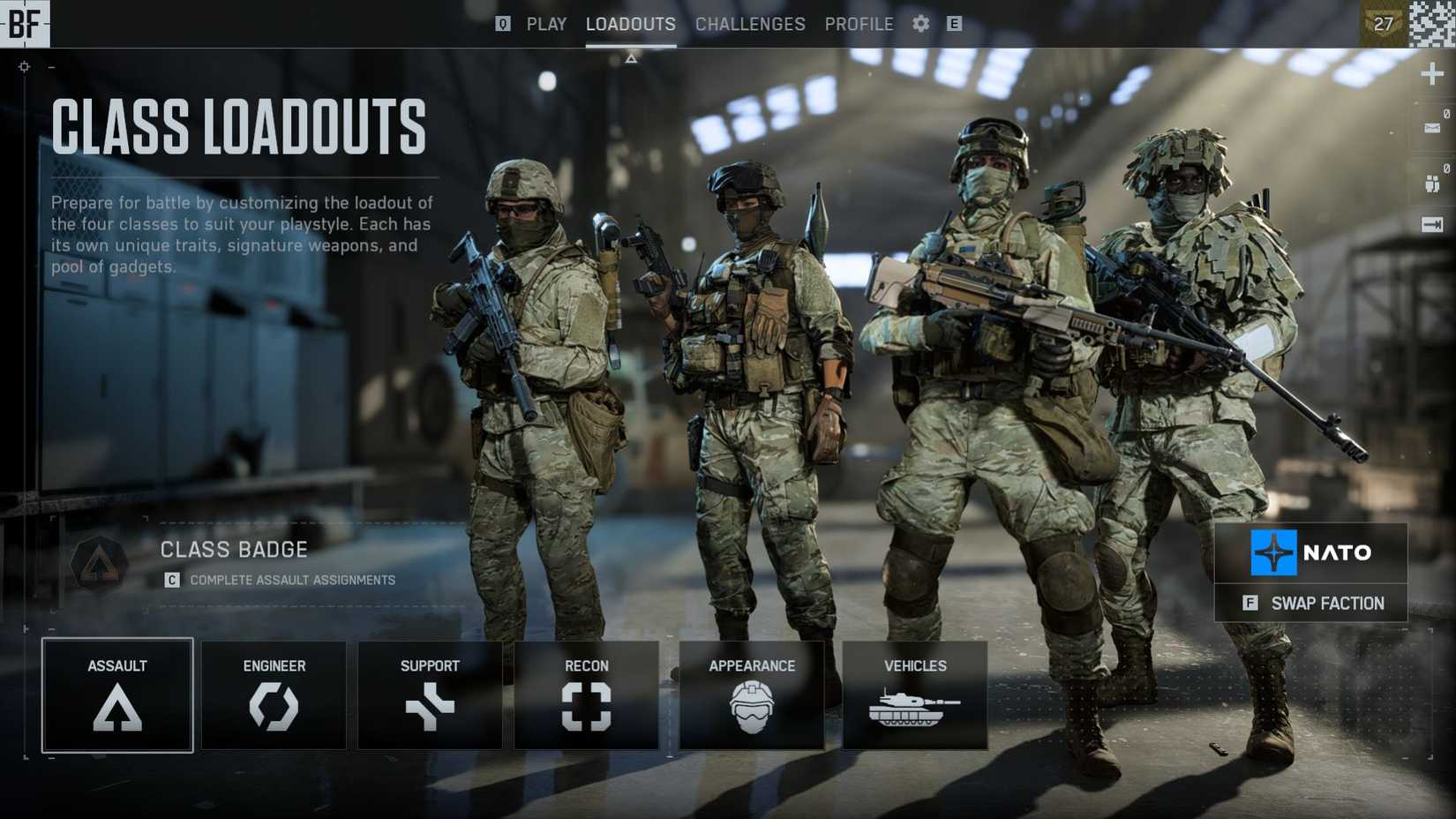Viewport: 1456px width, 819px height.
Task: Toggle faction with Swap Faction button
Action: [x=1311, y=604]
